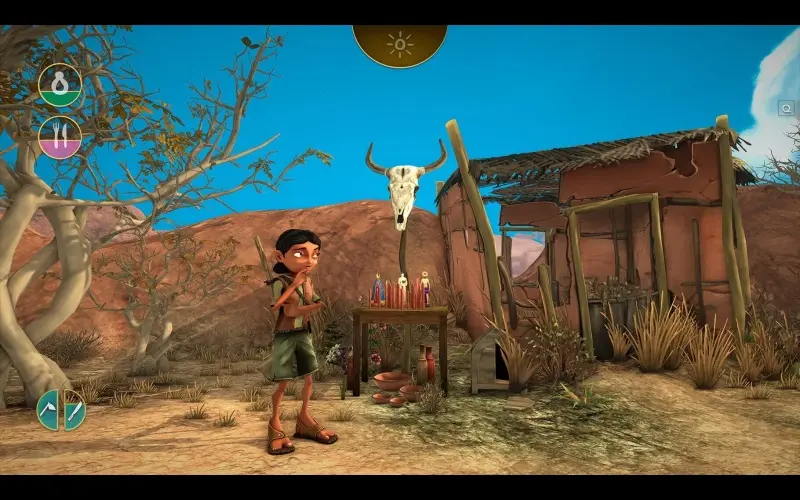The height and width of the screenshot is (500, 800).
Task: Select the hoe tool half-circle
Action: click(x=49, y=410)
